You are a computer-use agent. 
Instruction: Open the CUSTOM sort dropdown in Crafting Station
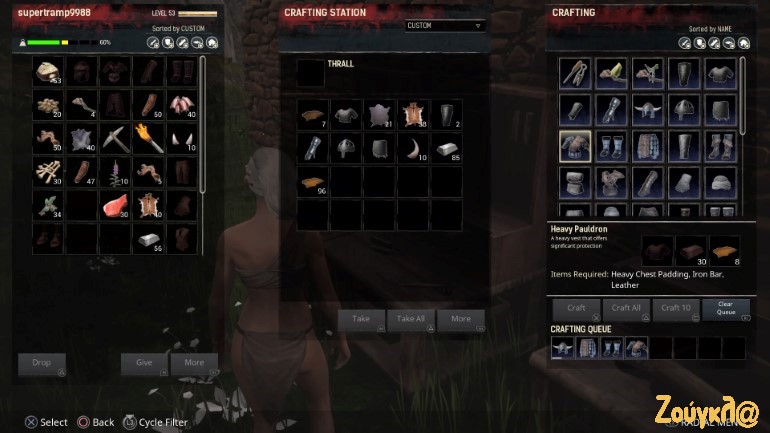(445, 26)
